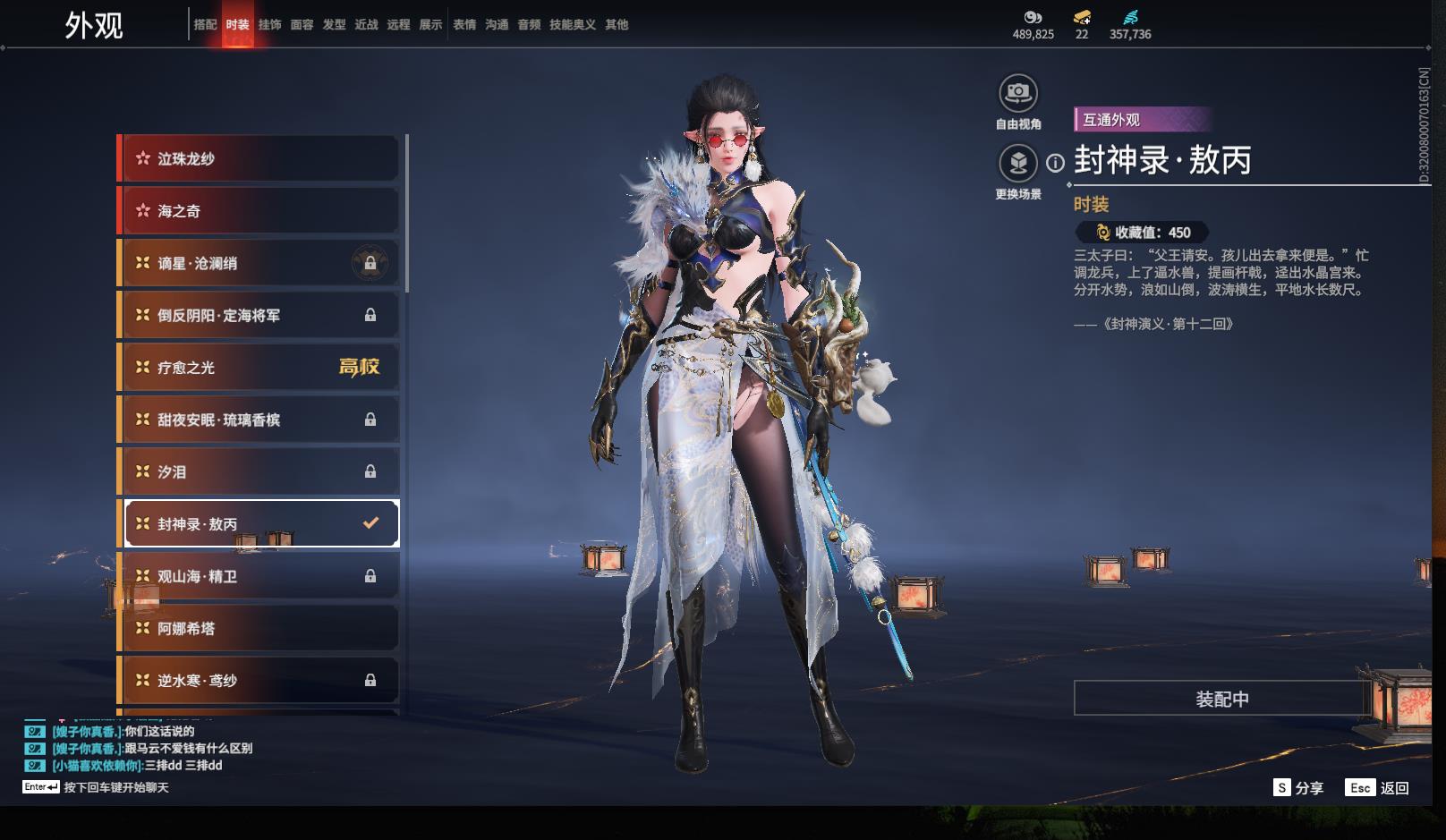Click the 更换场景 change scene icon

(1017, 164)
